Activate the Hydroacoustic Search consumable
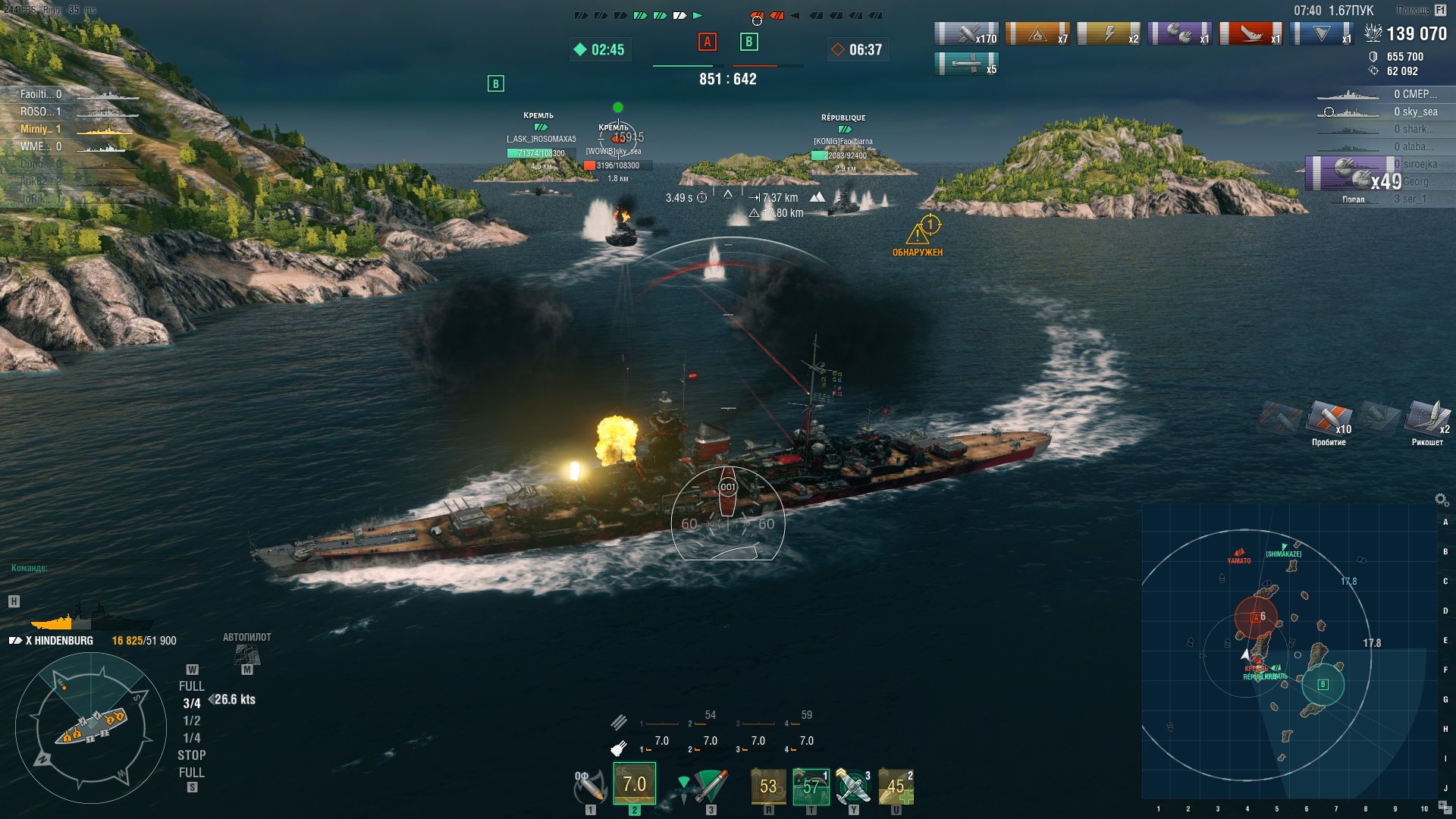1456x819 pixels. coord(811,786)
